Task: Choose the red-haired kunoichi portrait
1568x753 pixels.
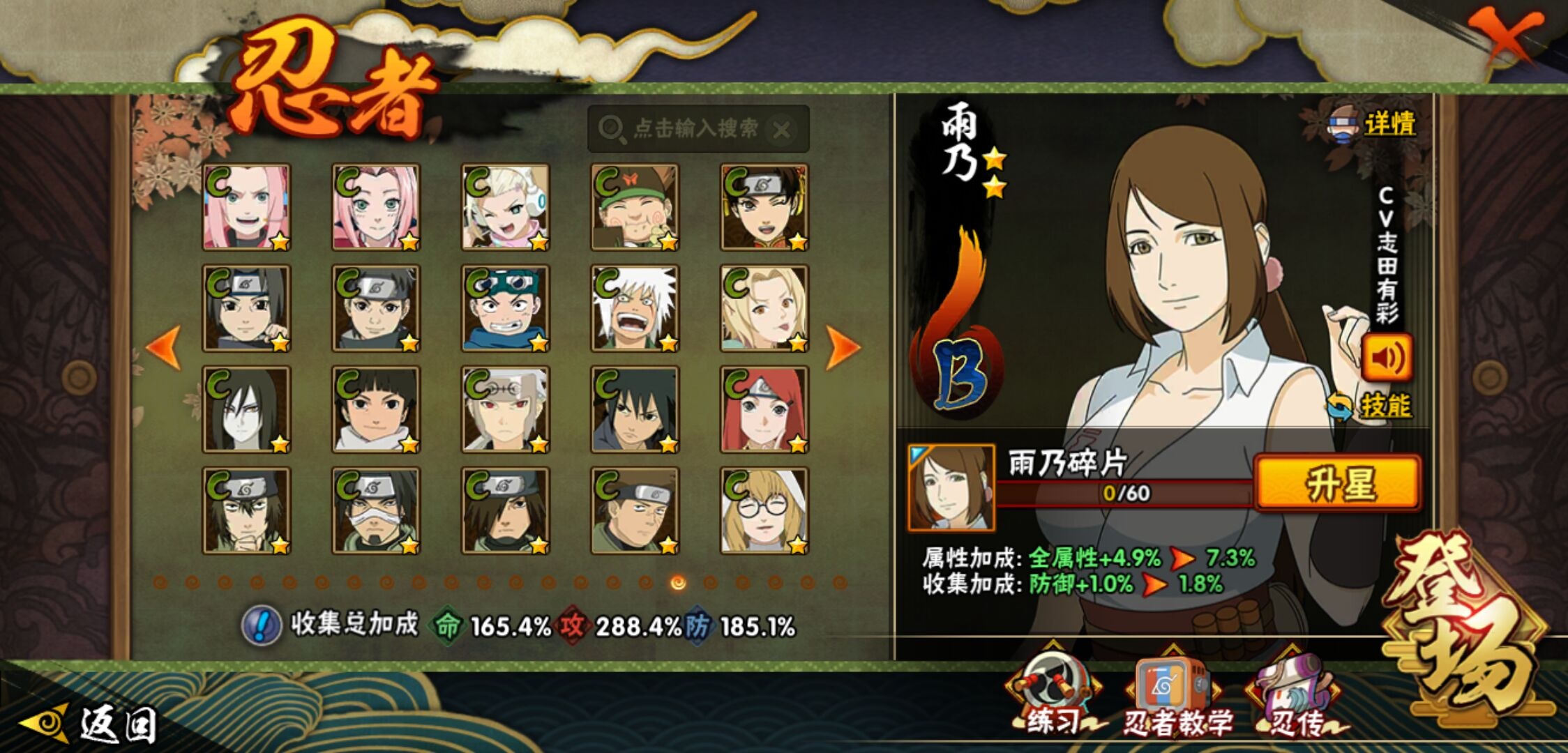Action: pyautogui.click(x=764, y=410)
